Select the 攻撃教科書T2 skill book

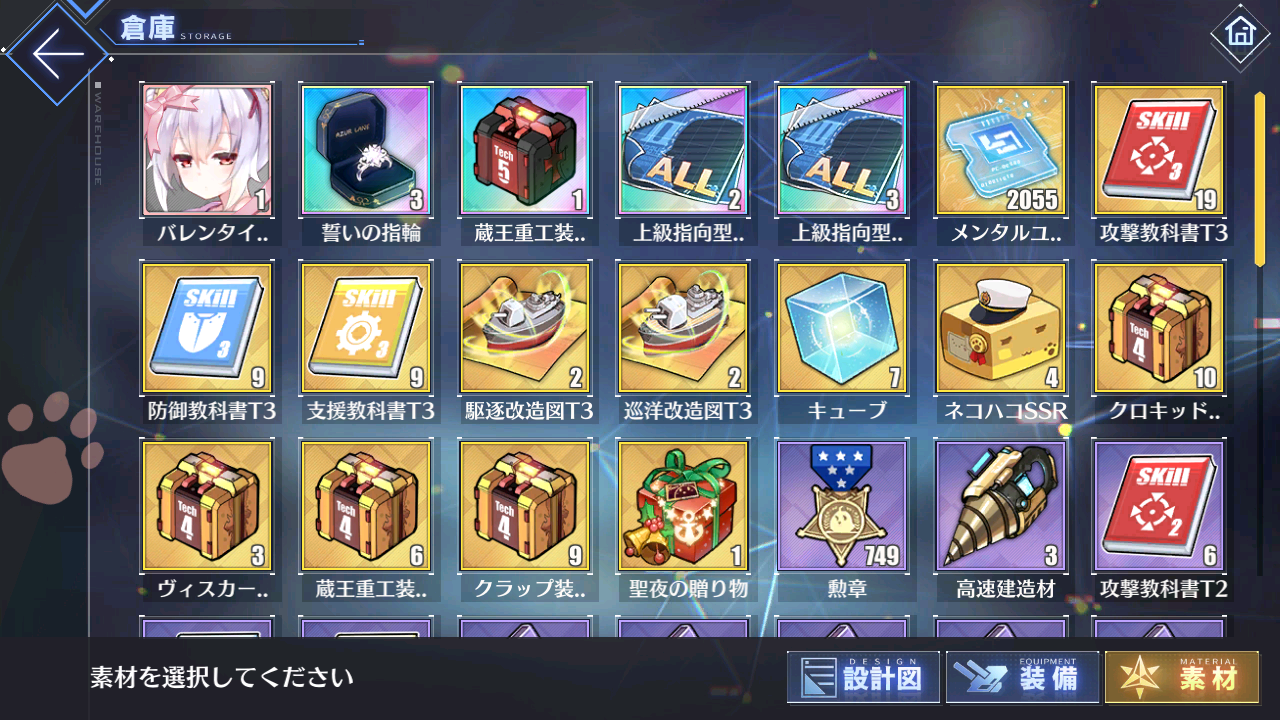tap(1158, 506)
